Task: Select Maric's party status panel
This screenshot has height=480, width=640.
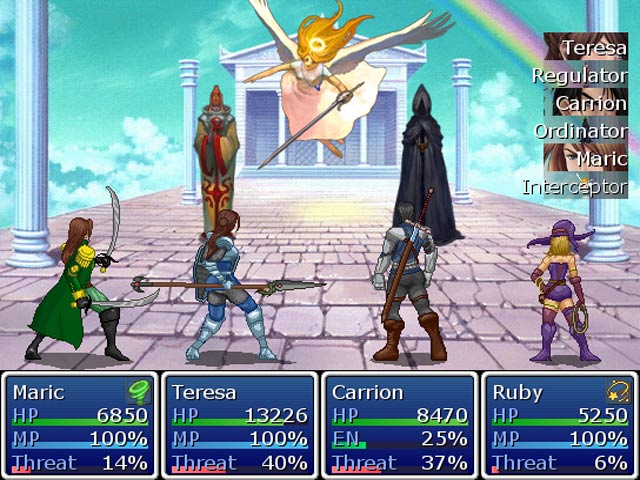Action: pyautogui.click(x=80, y=425)
